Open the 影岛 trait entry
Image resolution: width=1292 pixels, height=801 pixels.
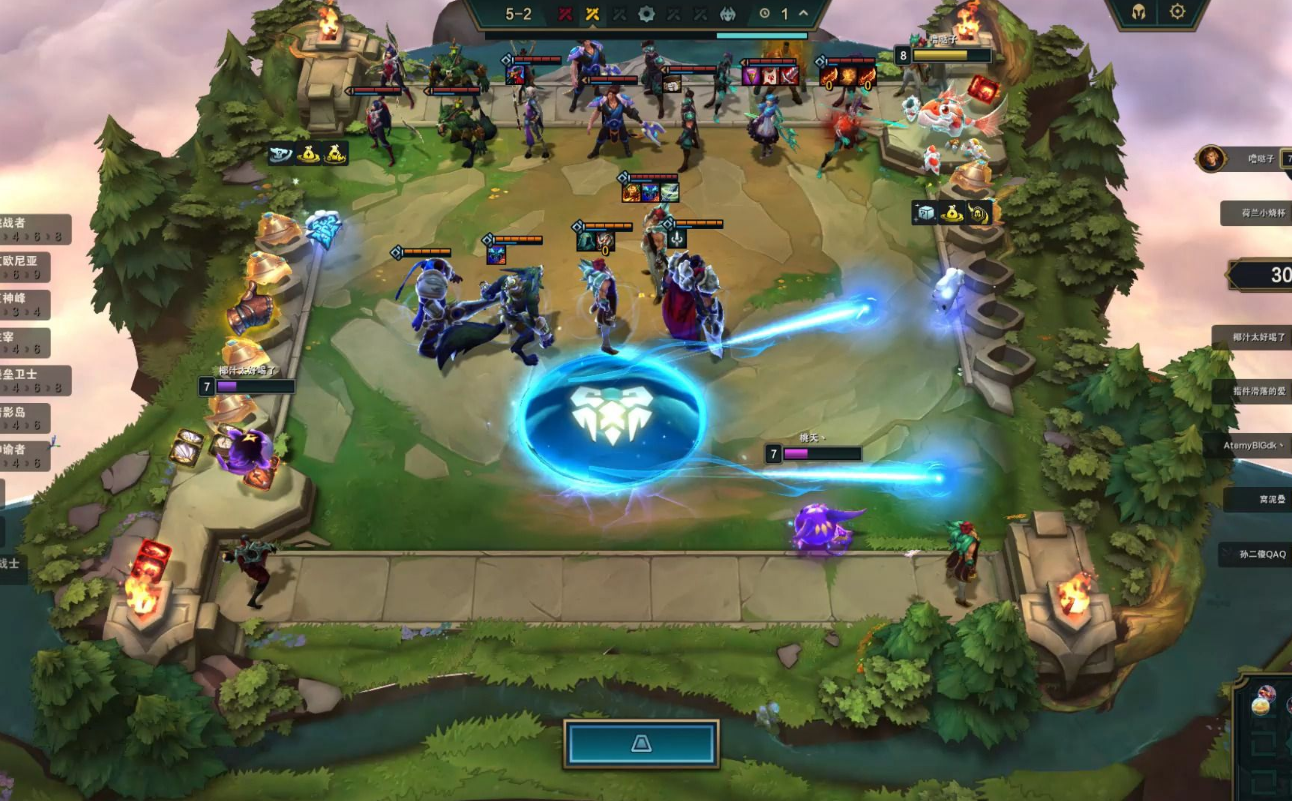click(26, 418)
